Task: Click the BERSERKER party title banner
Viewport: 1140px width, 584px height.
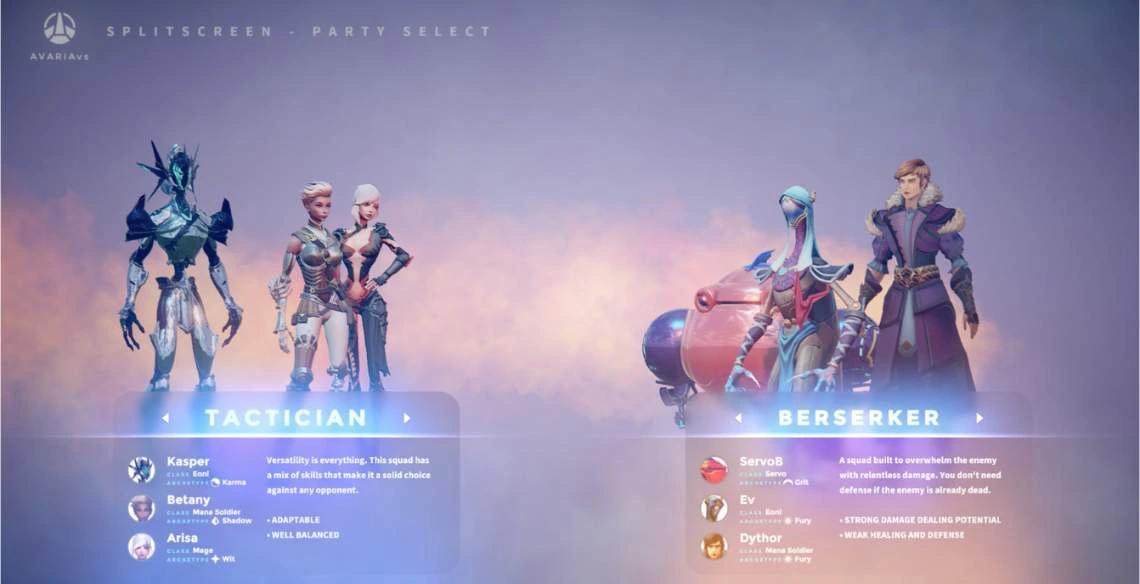Action: pos(858,418)
